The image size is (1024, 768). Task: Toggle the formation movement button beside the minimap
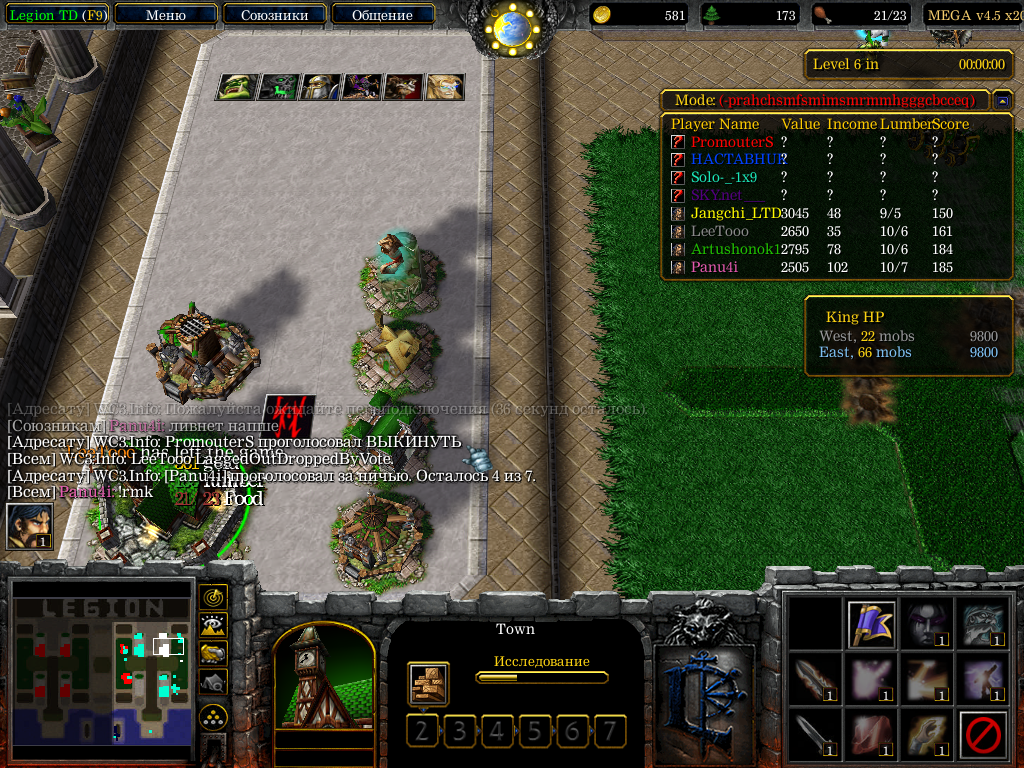[x=213, y=717]
